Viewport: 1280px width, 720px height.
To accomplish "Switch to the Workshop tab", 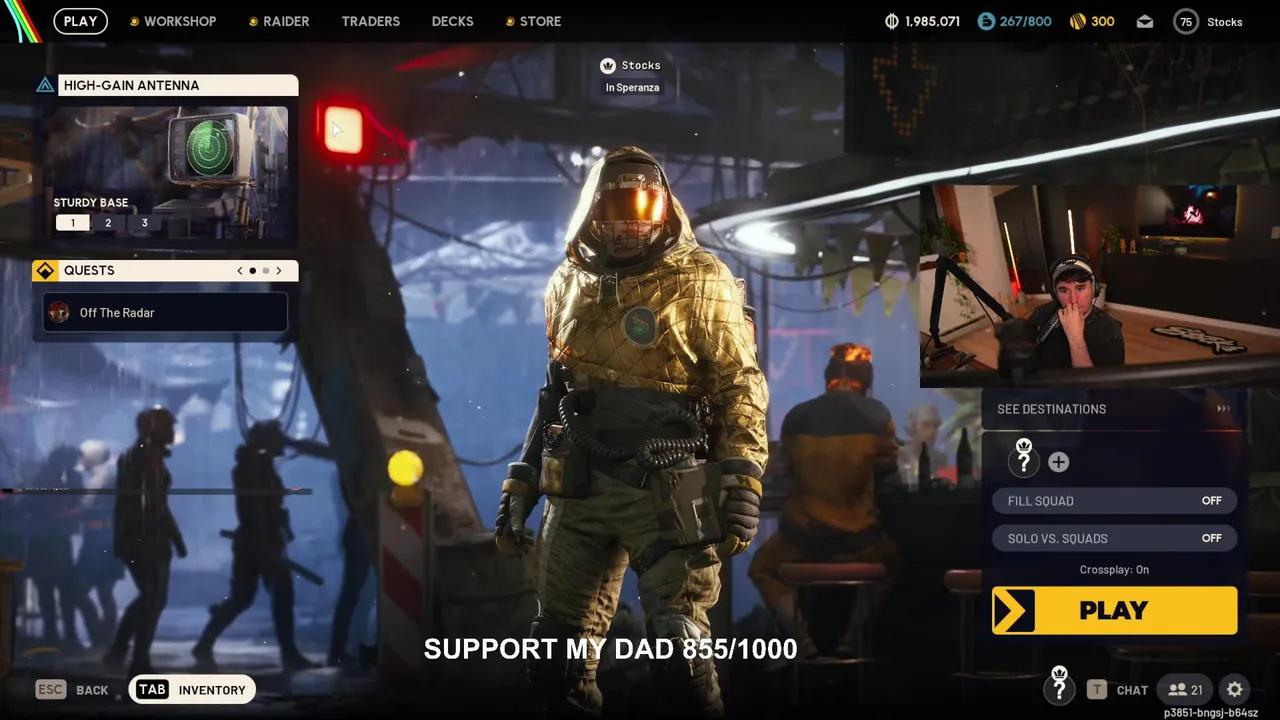I will pyautogui.click(x=182, y=20).
